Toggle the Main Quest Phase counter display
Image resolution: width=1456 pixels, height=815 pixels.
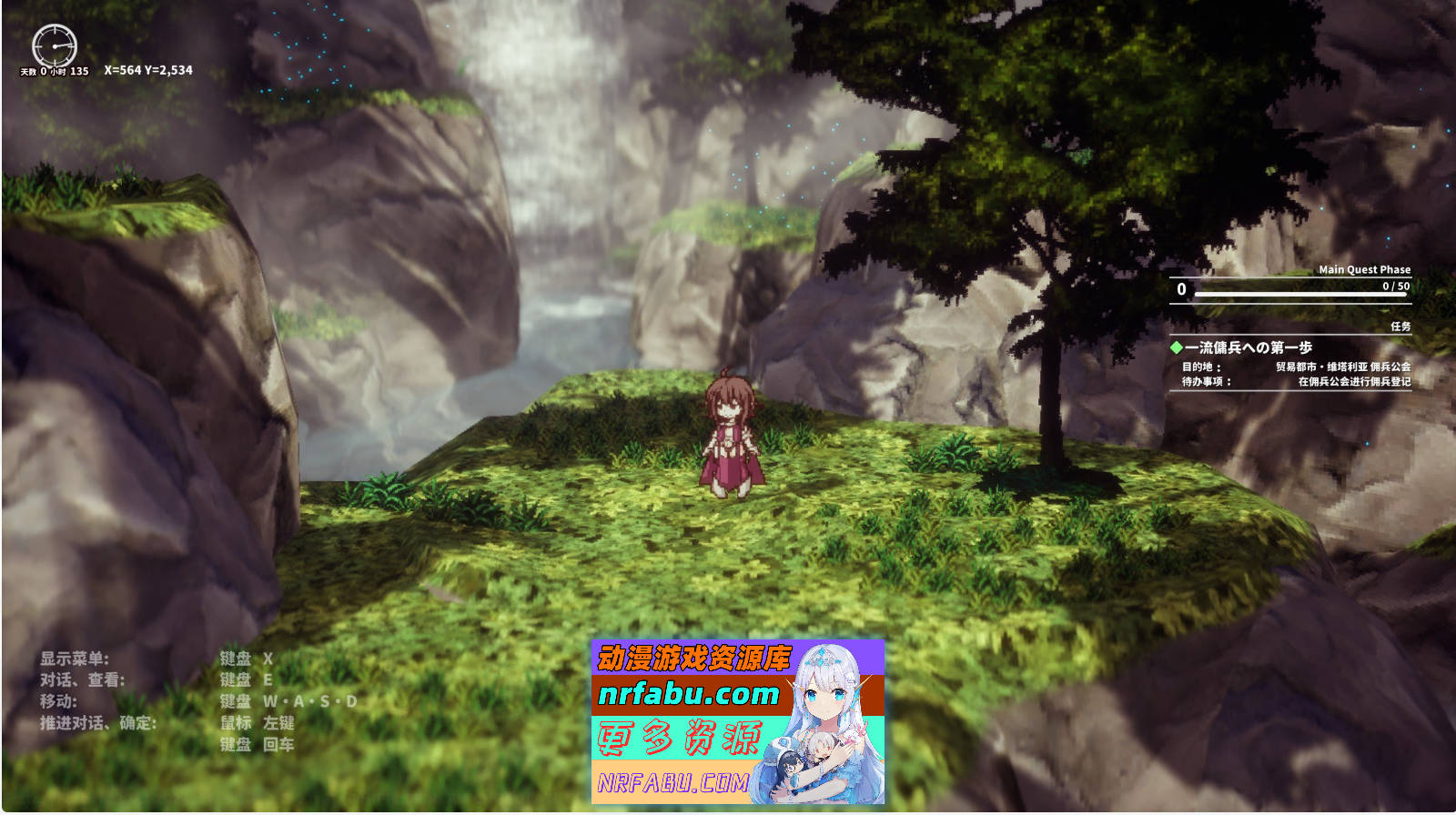(1365, 269)
